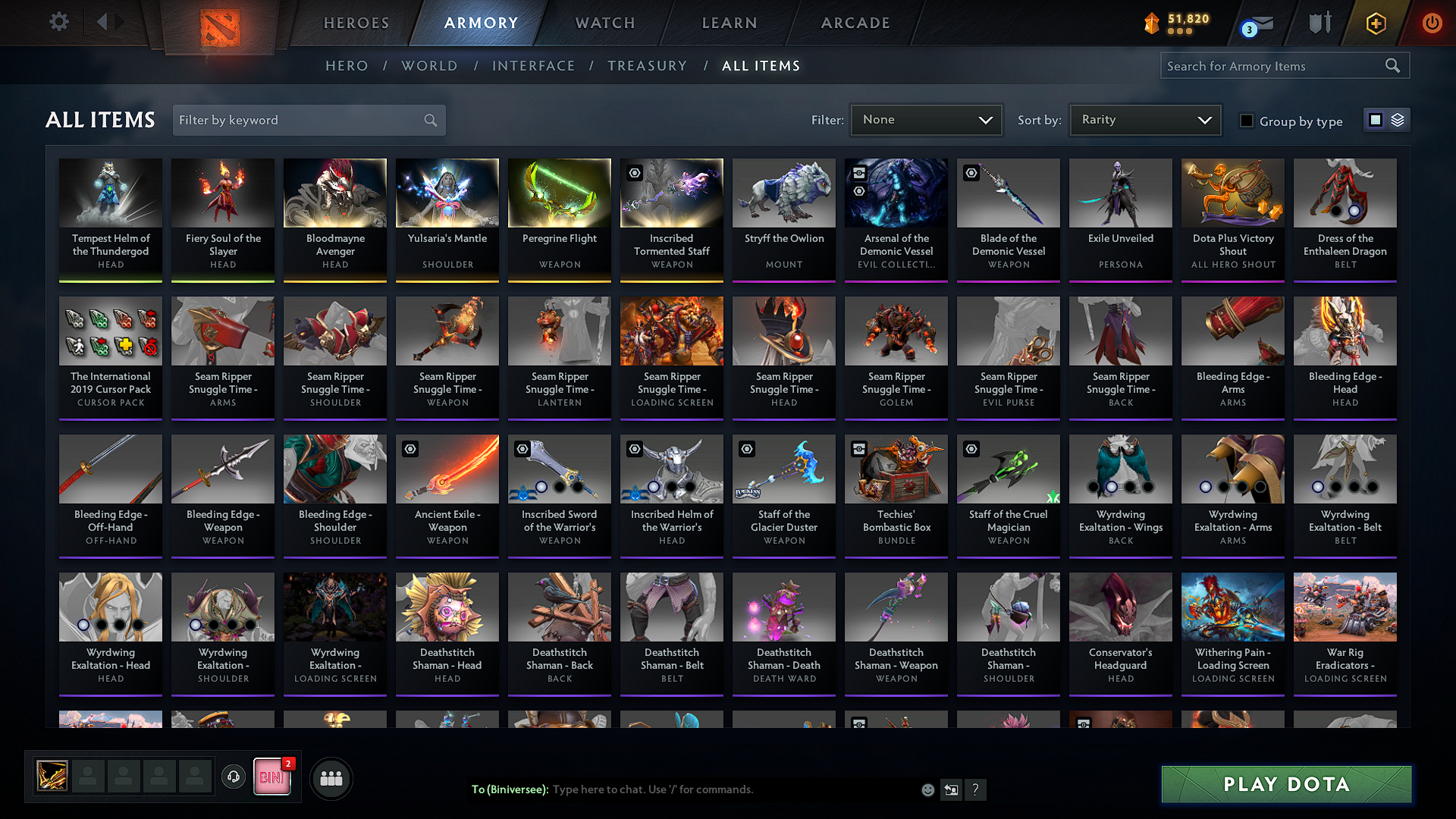
Task: Switch to the WATCH tab
Action: pos(604,23)
